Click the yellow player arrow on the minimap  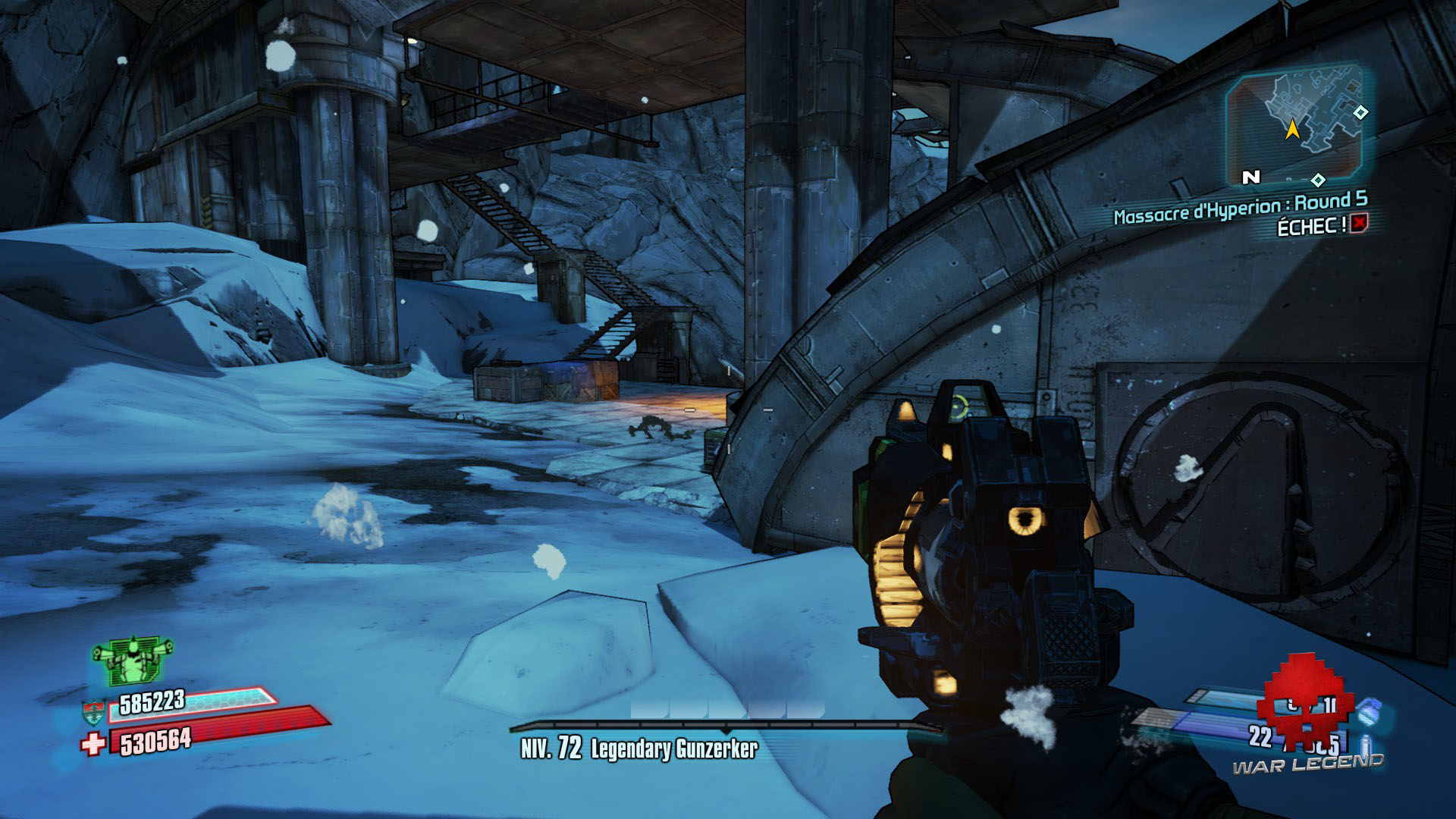(1292, 130)
